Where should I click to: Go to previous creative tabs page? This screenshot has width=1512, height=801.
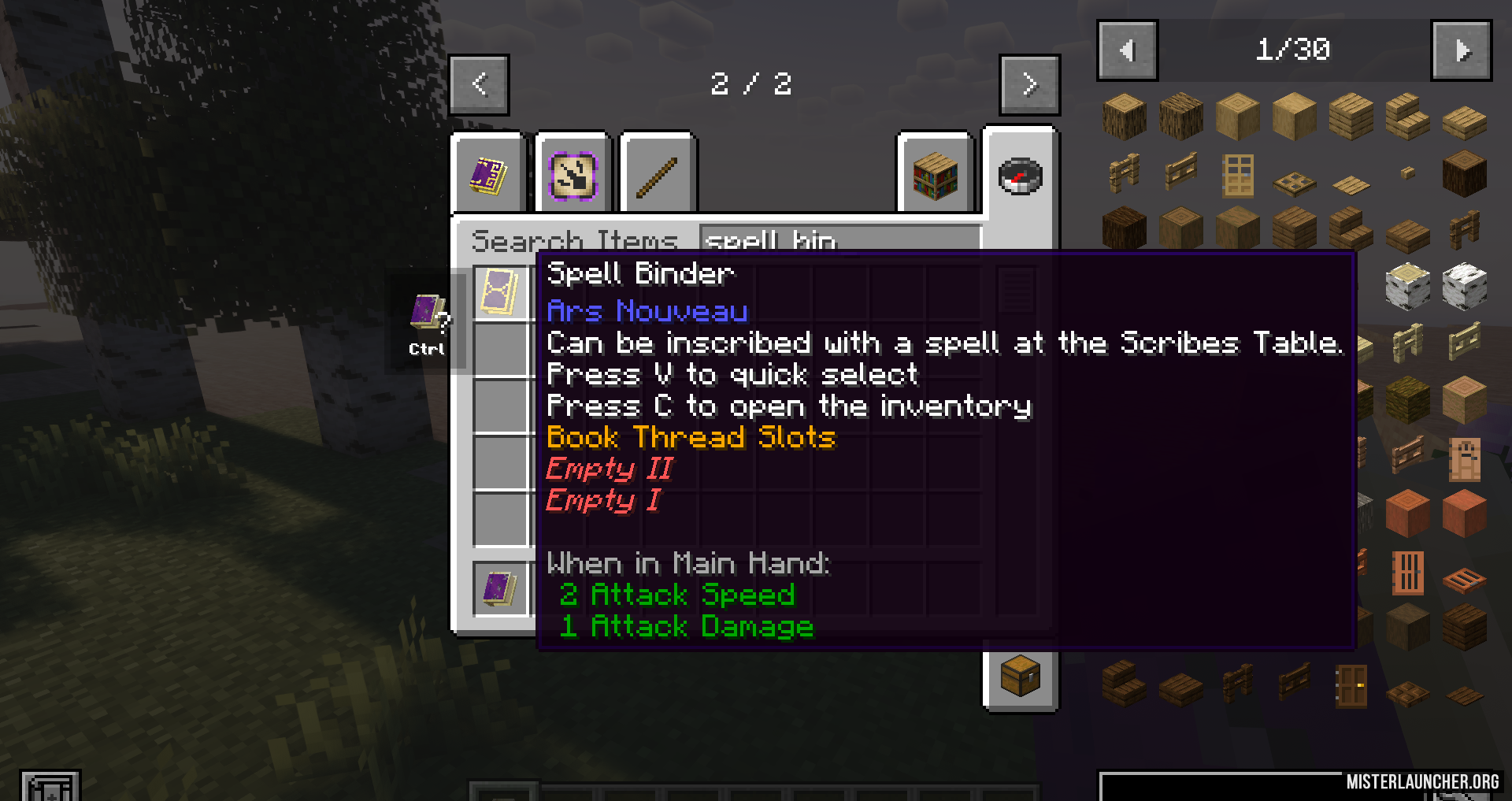coord(479,84)
